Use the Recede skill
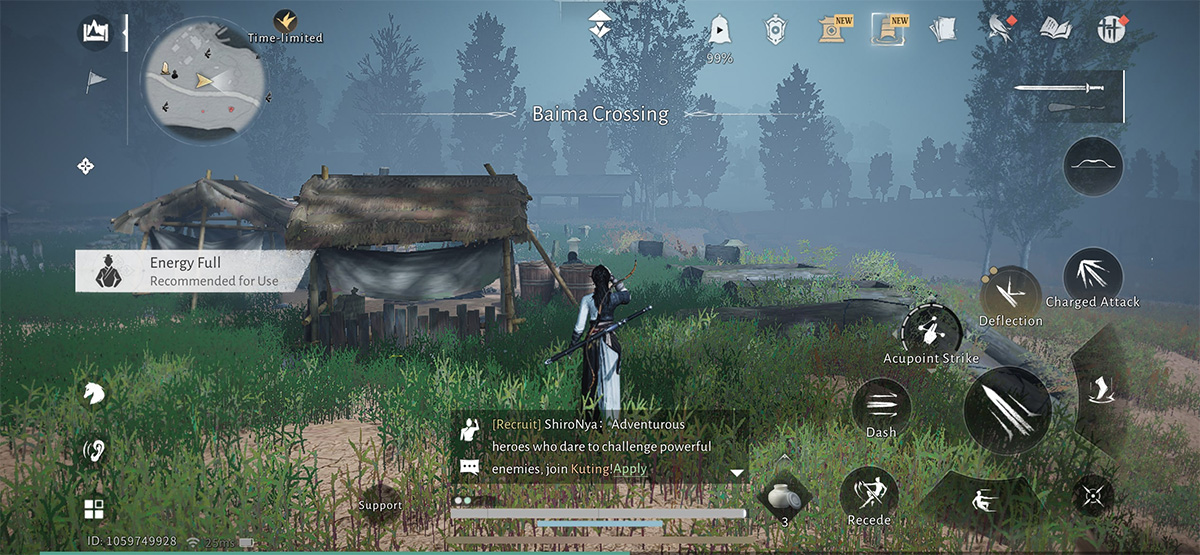Viewport: 1200px width, 555px height. click(868, 494)
